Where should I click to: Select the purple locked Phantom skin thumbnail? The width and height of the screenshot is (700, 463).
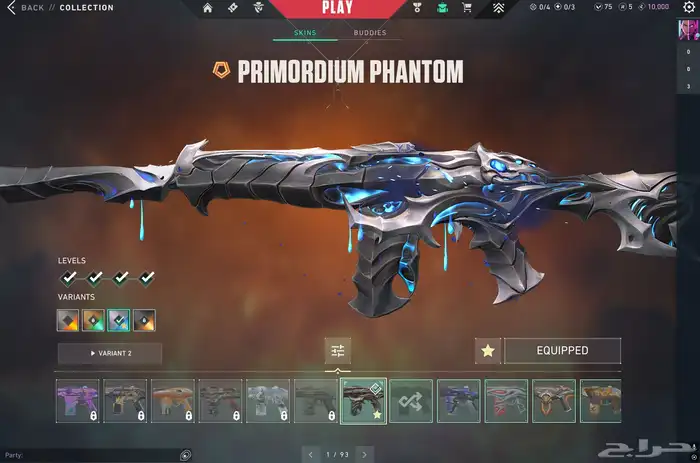pyautogui.click(x=78, y=401)
